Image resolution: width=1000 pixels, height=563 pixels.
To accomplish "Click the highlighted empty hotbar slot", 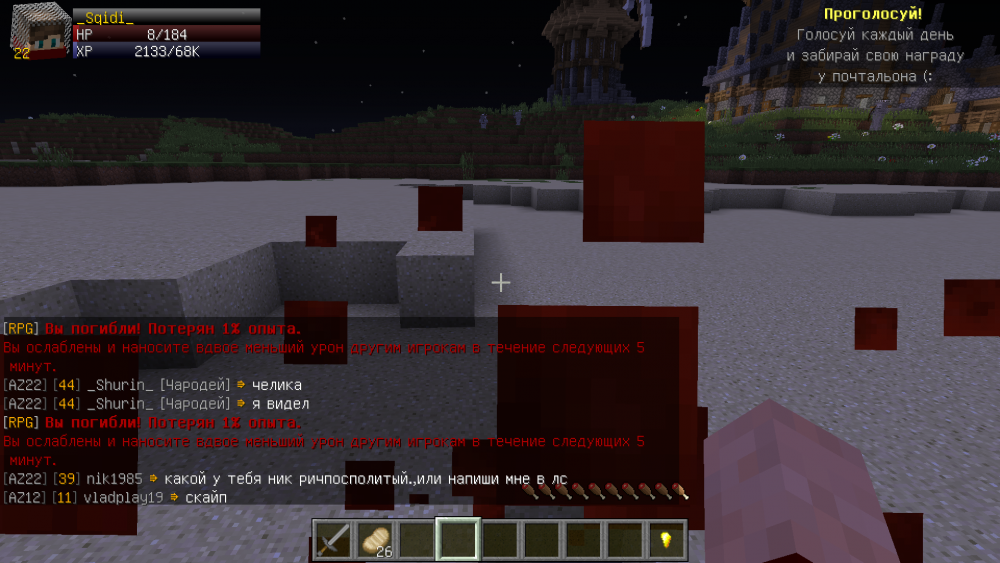I will (458, 540).
